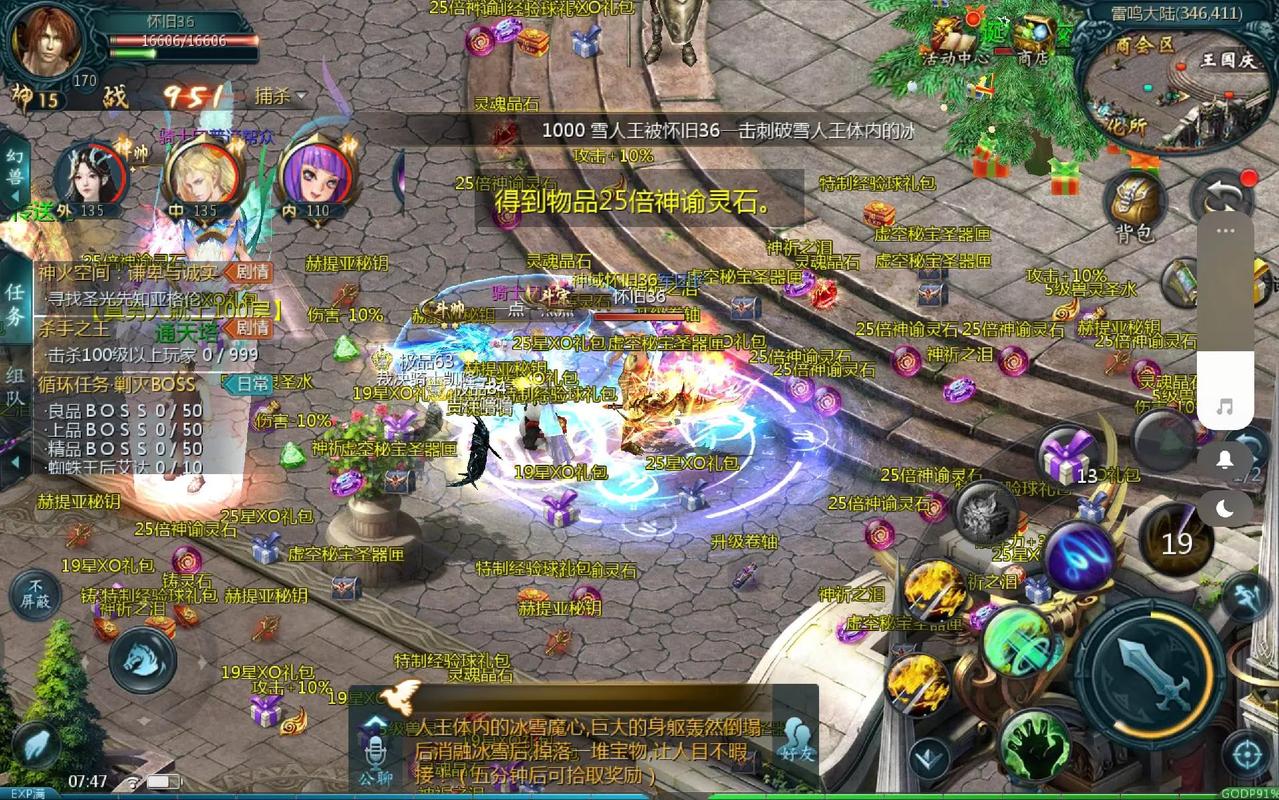Screen dimensions: 1279x800
Task: Open the 商店 shop chest icon
Action: tap(1033, 36)
